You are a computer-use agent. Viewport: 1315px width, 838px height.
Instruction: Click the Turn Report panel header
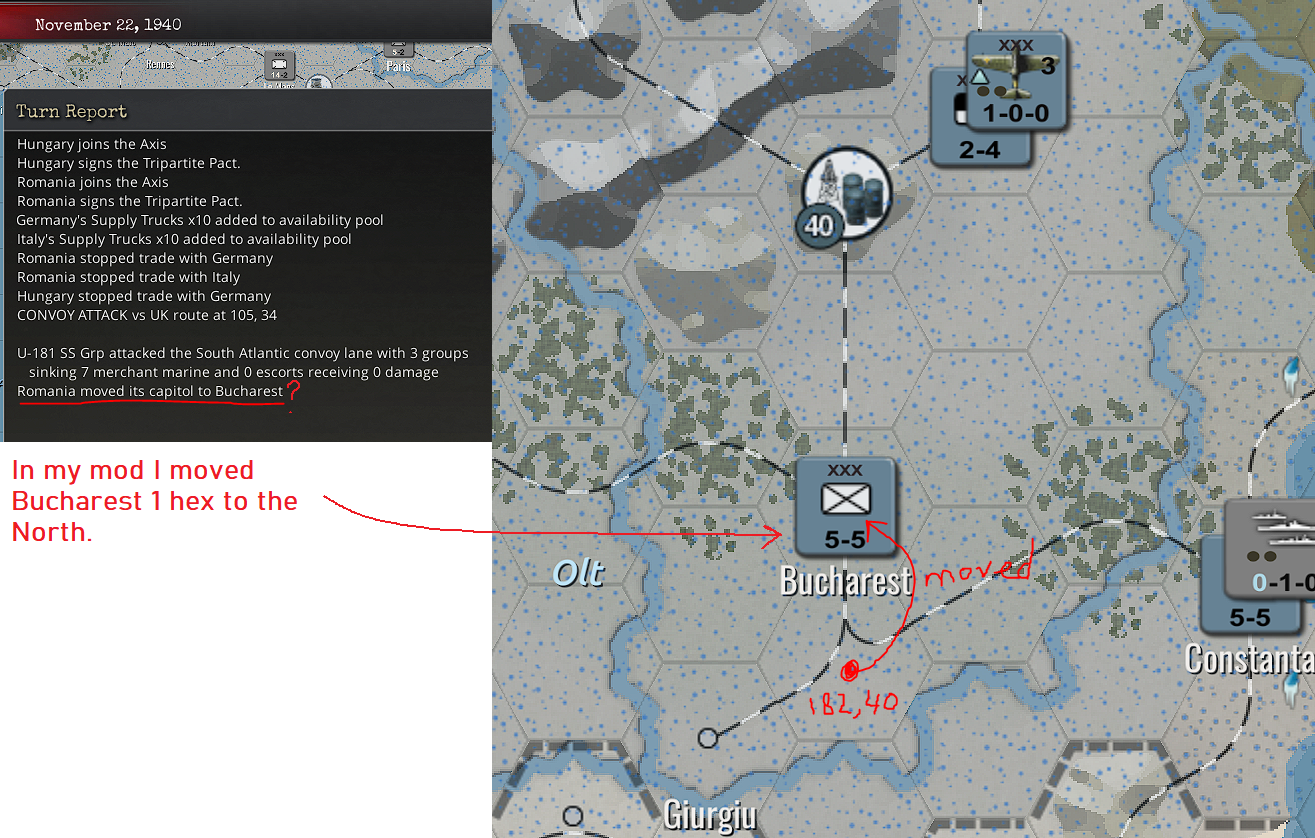(70, 110)
